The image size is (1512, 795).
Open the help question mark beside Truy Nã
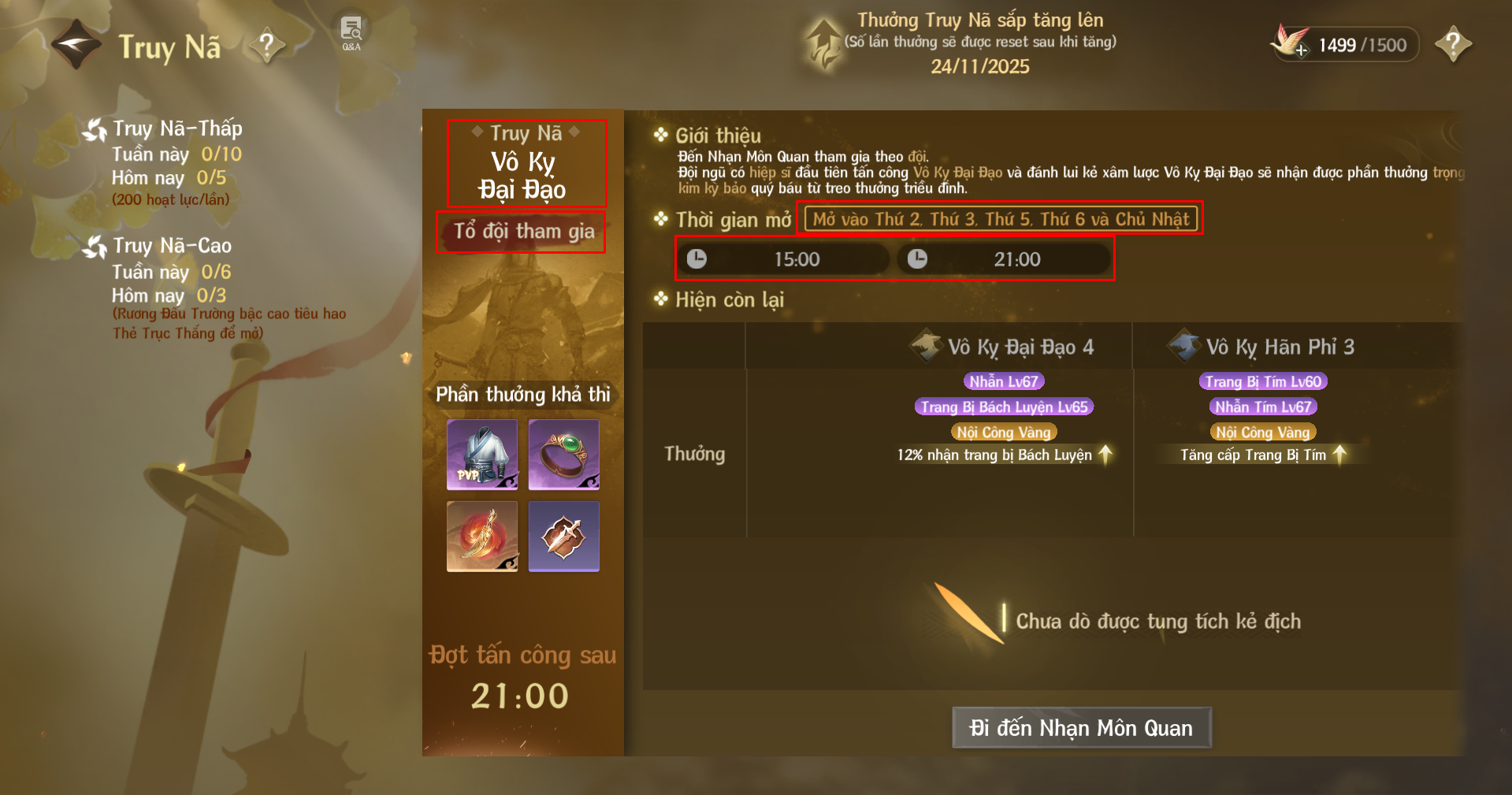pyautogui.click(x=267, y=45)
